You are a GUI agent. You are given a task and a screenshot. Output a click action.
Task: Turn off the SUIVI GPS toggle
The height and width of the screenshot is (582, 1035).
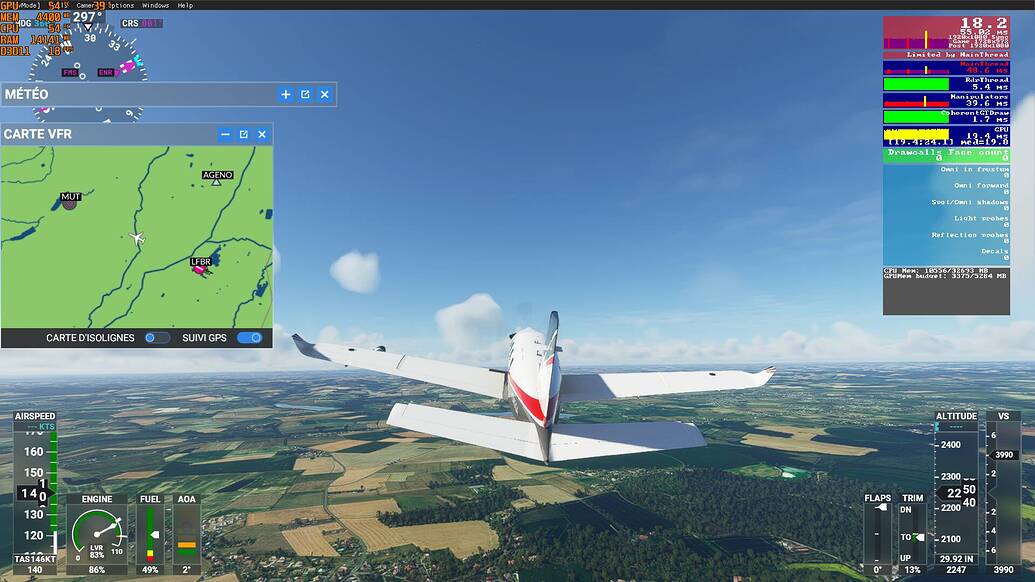point(249,338)
